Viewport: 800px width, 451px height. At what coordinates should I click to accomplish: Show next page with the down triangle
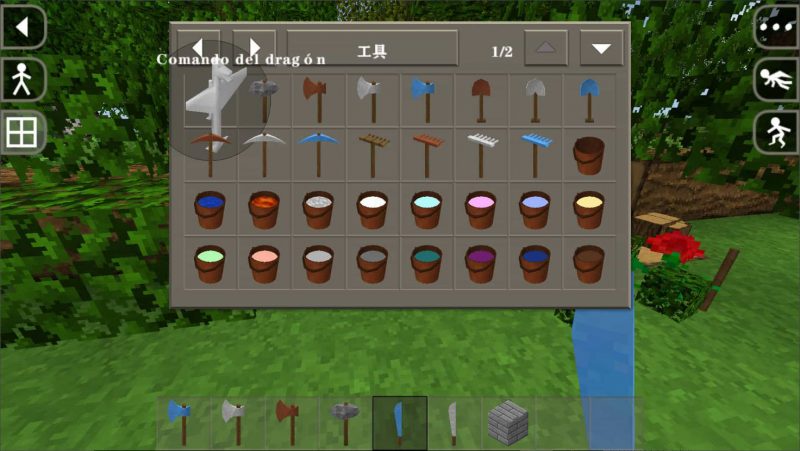pos(601,48)
